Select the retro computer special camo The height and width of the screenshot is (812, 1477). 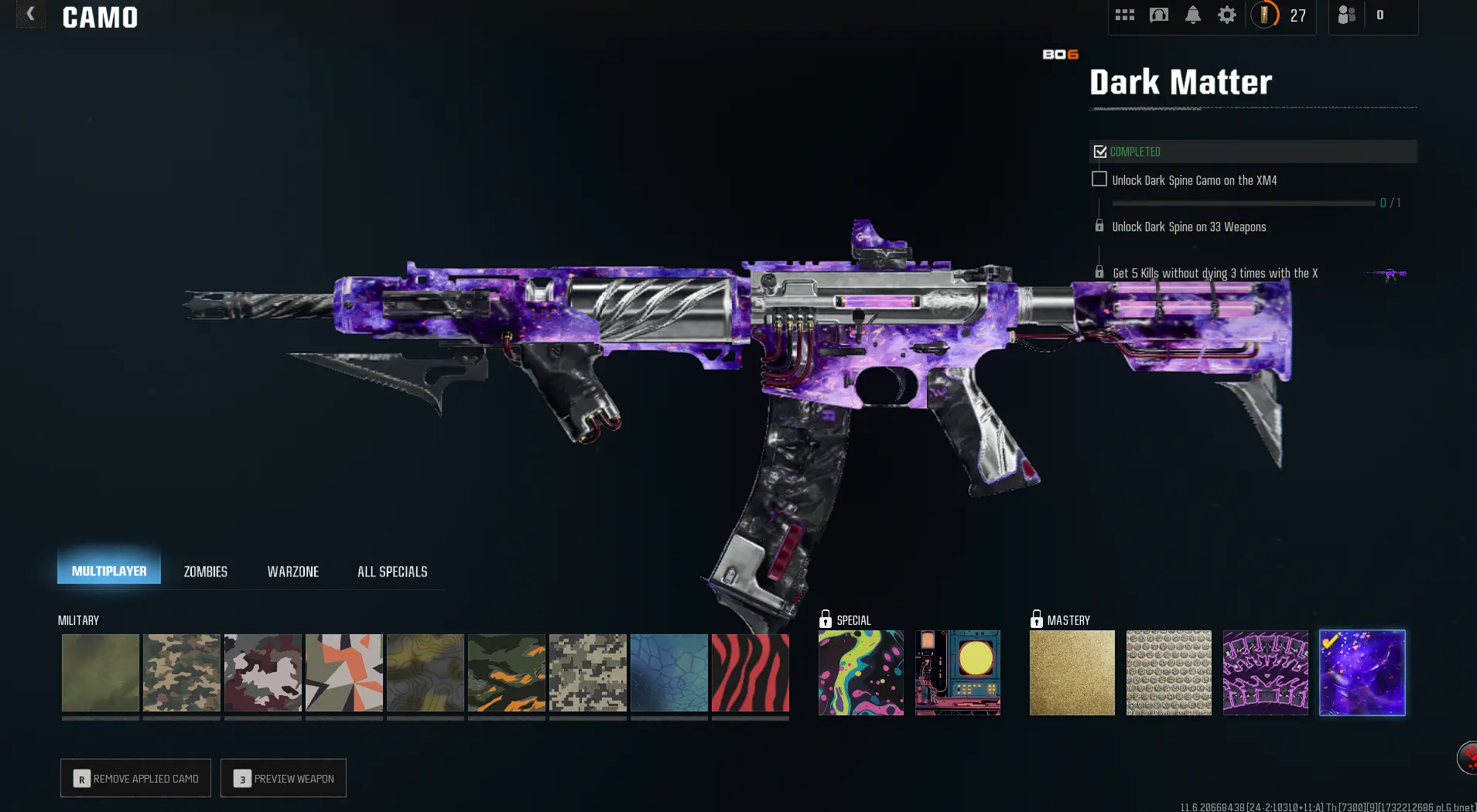point(958,673)
